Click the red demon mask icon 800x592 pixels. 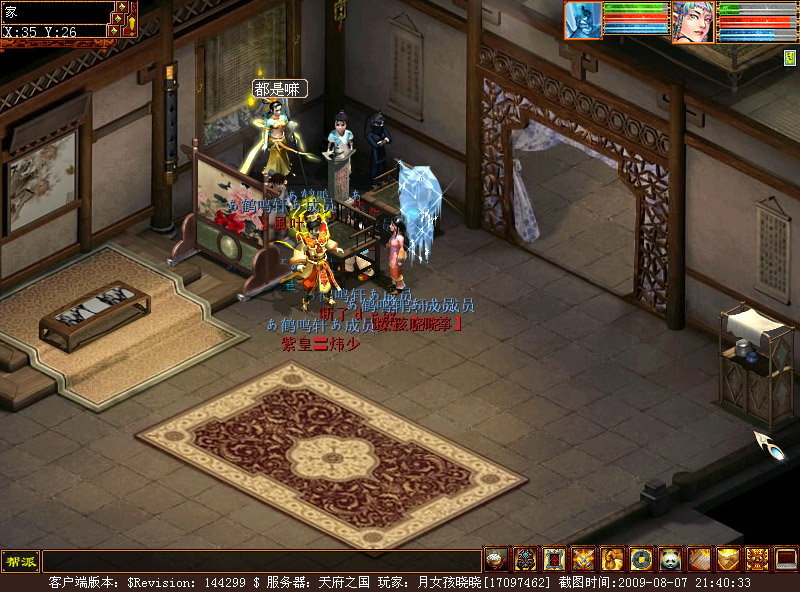tap(757, 560)
